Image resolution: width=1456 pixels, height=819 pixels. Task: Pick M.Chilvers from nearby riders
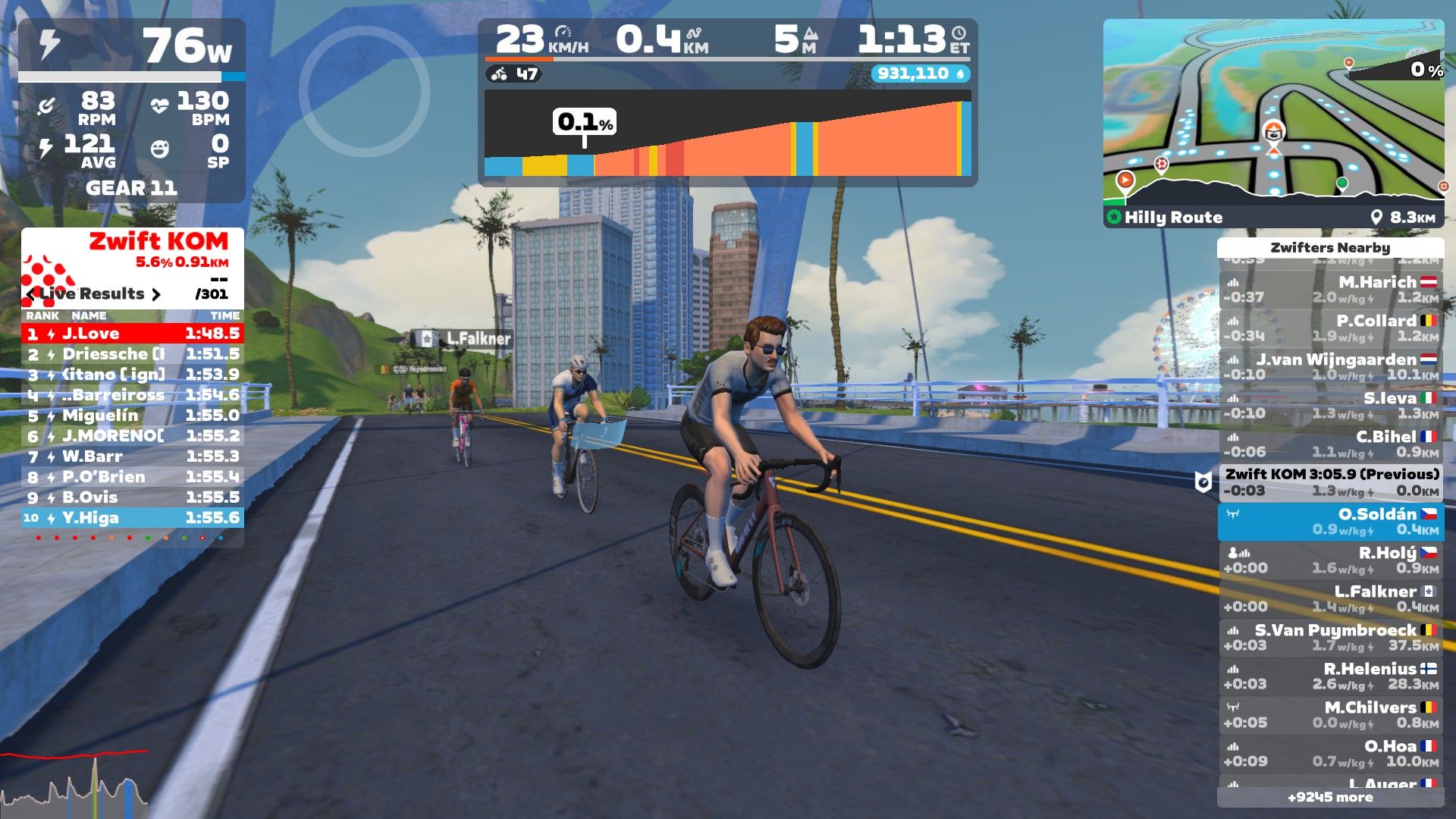coord(1331,714)
